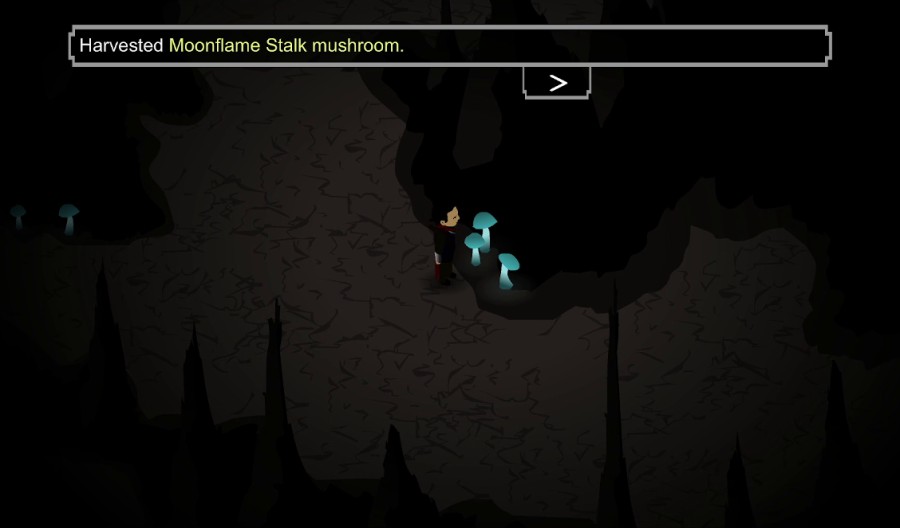Screen dimensions: 900x528
Task: Advance the harvest message with the arrow button
Action: coord(557,83)
